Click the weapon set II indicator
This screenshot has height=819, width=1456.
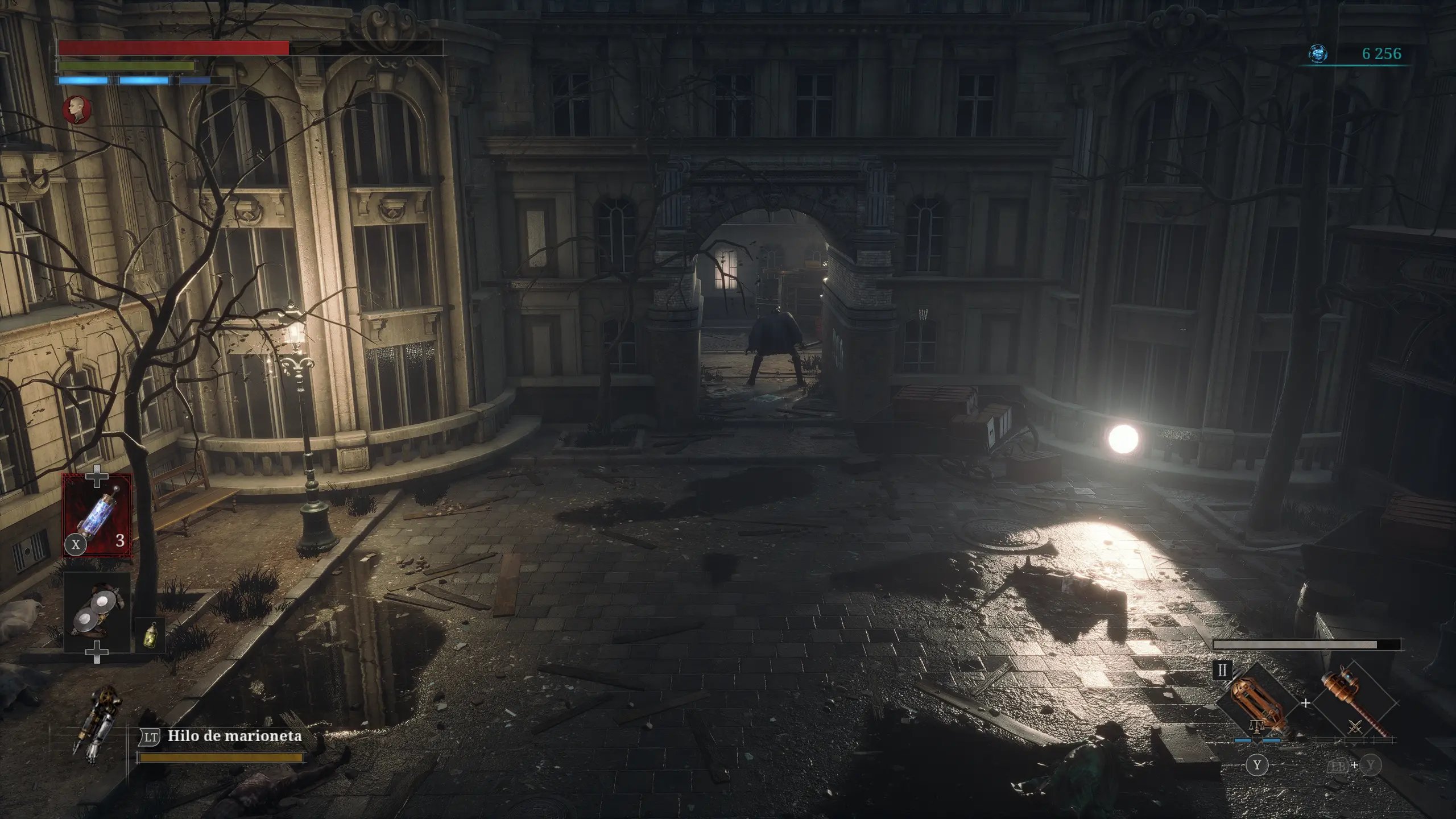click(1222, 670)
